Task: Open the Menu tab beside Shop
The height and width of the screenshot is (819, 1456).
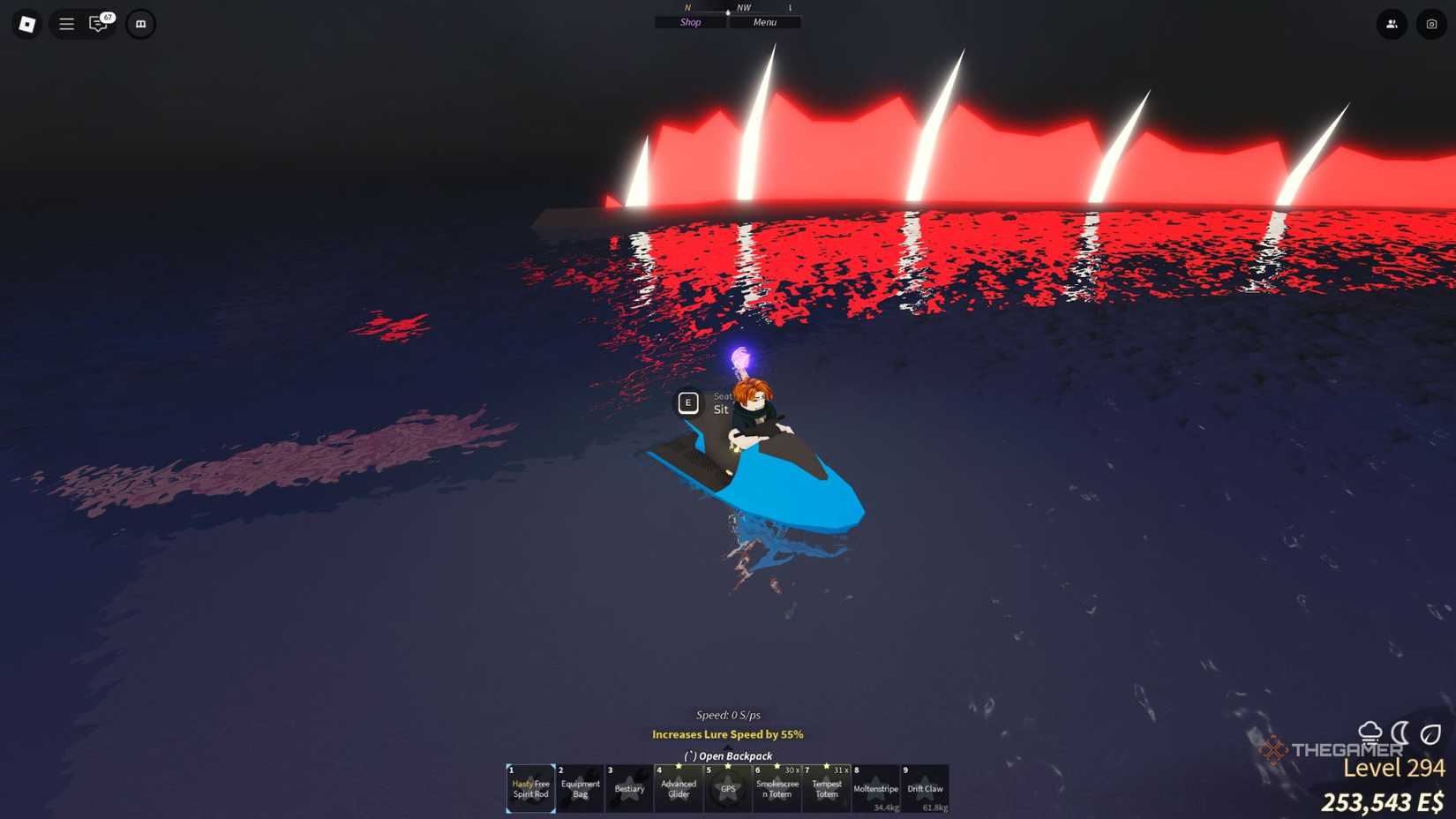Action: 764,22
